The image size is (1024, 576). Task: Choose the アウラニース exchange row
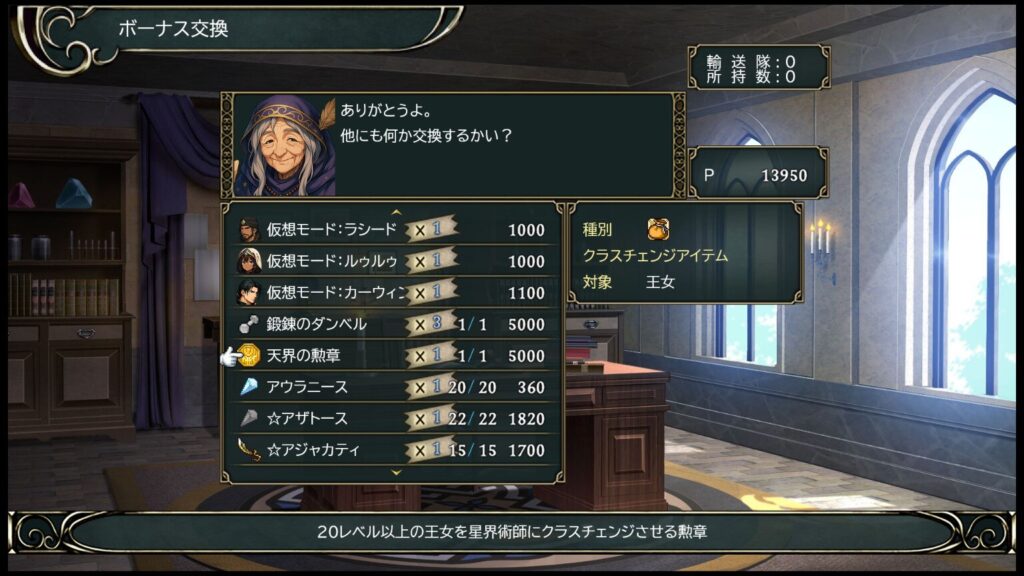pos(392,387)
